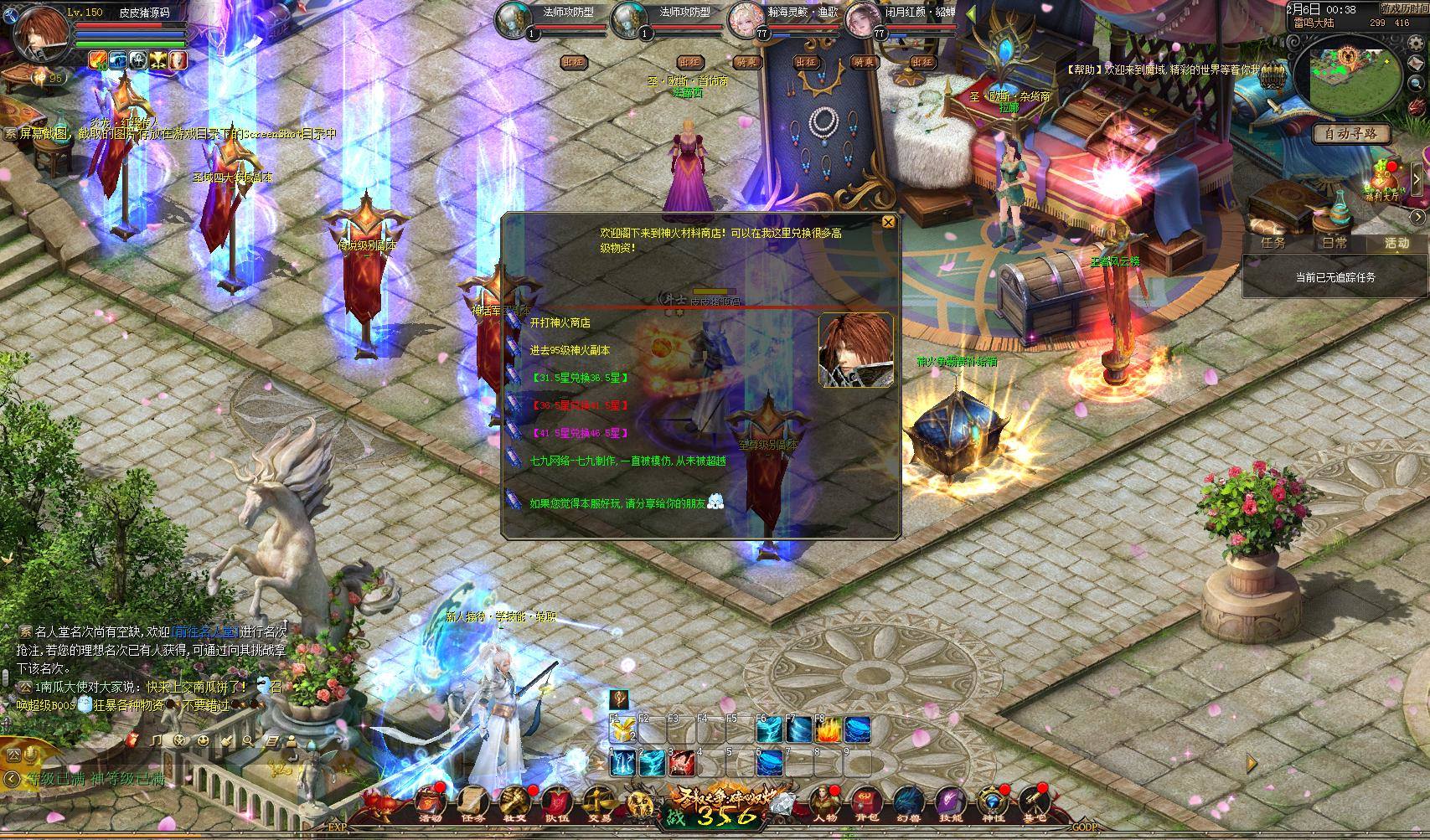Use the gold gift box in slot F1
Screen dimensions: 1430x840
[621, 731]
